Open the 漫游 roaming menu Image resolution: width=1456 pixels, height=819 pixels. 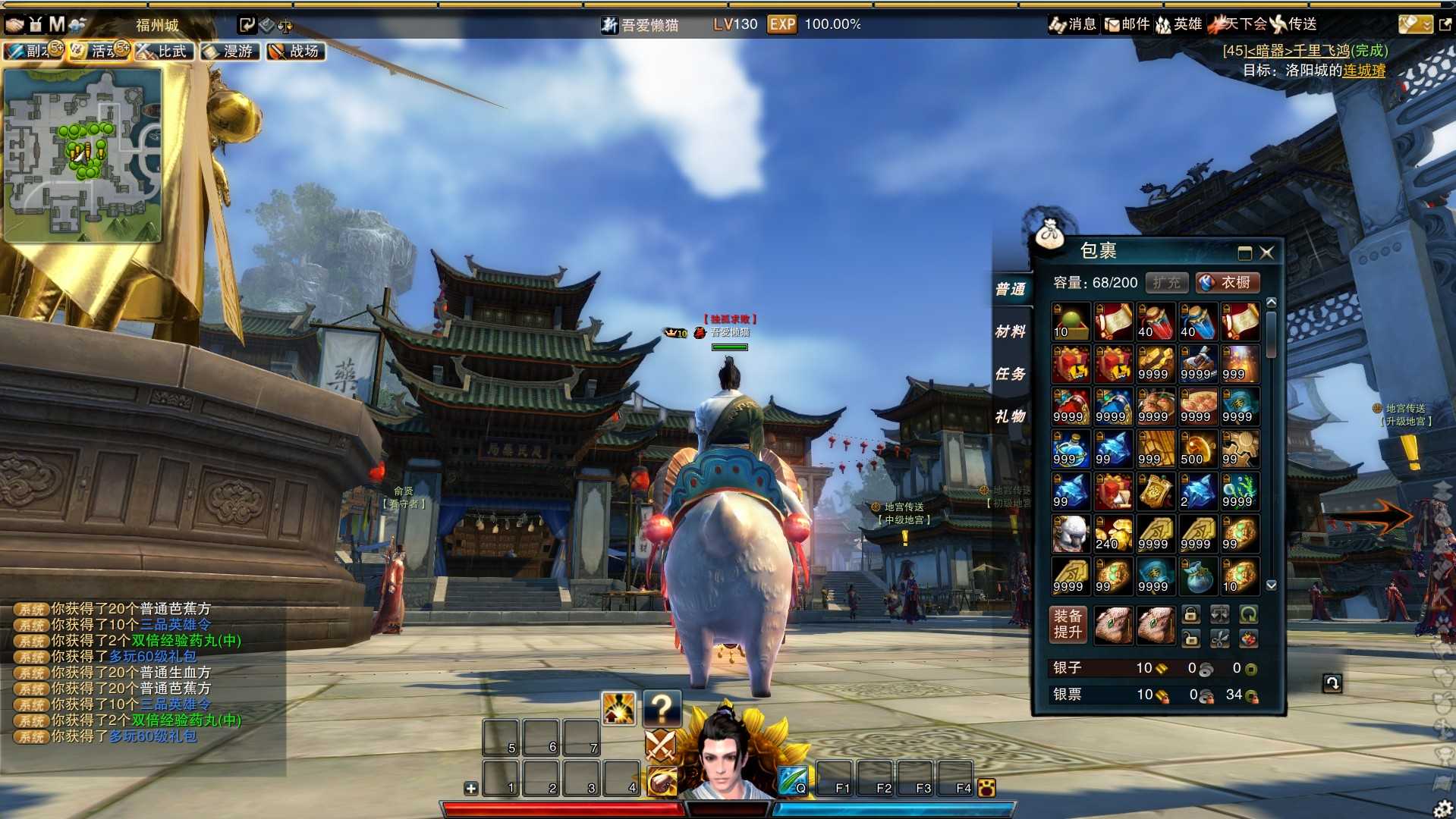(231, 52)
